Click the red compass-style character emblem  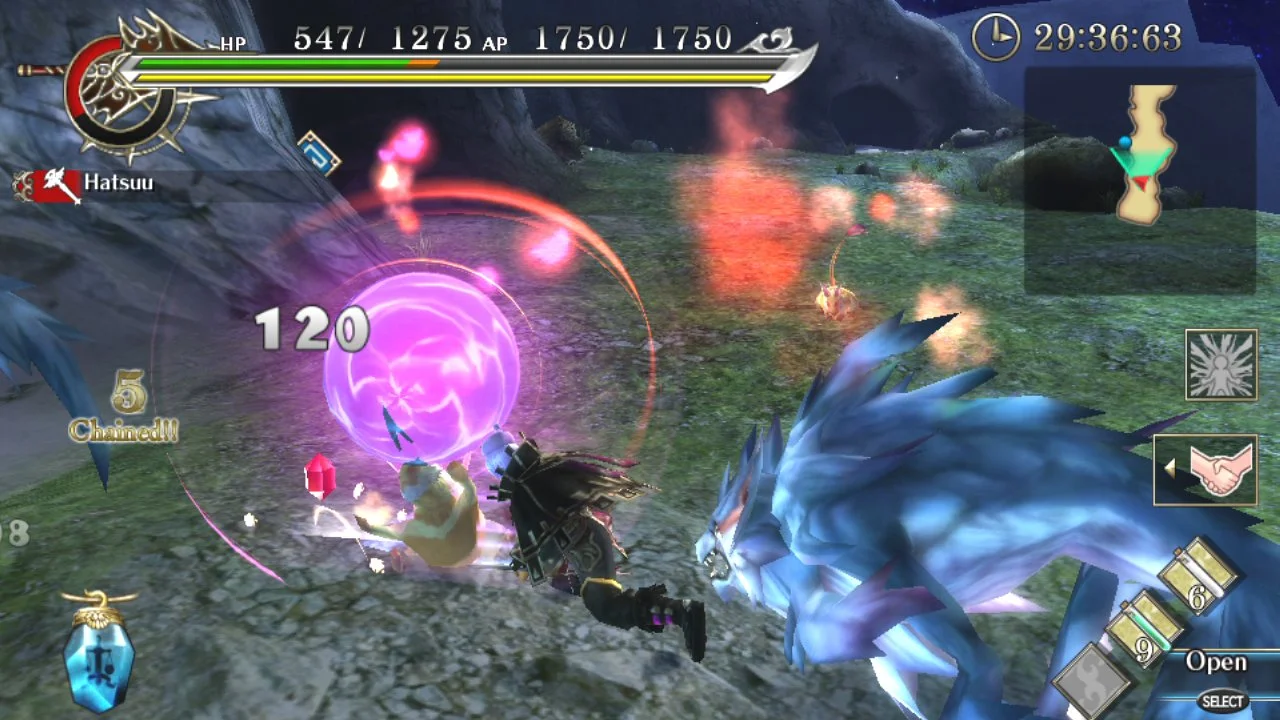pyautogui.click(x=120, y=95)
